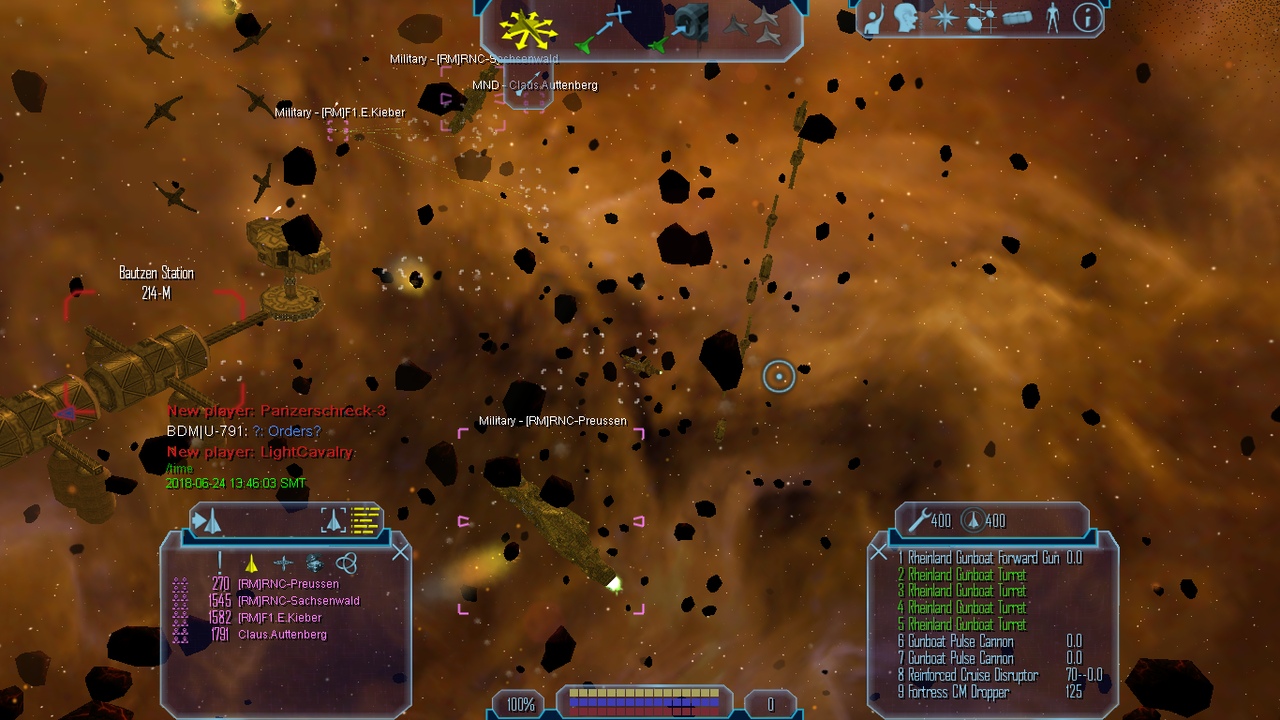Open the circled 'i' information icon

pos(1087,18)
